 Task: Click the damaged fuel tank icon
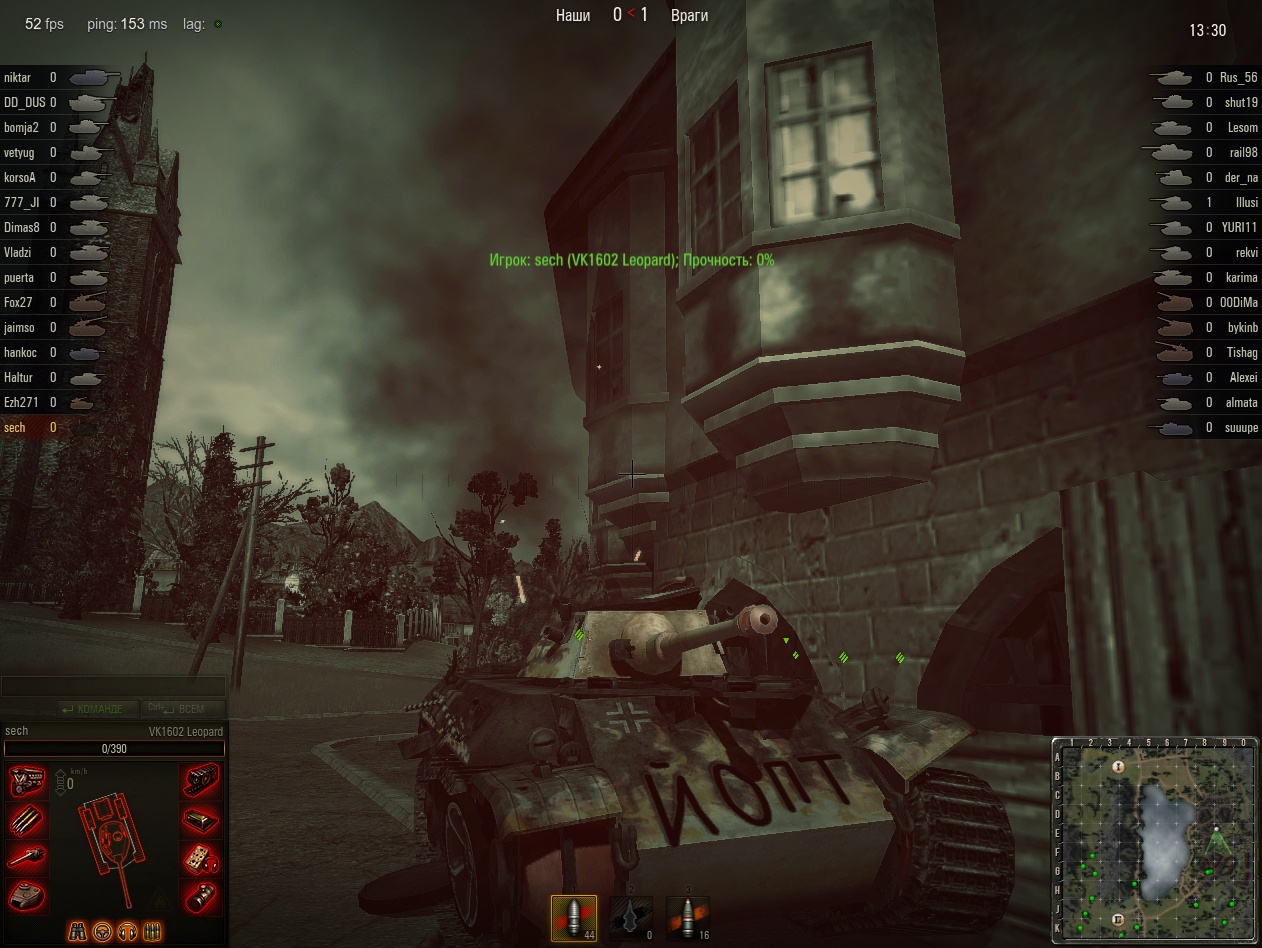[x=201, y=820]
